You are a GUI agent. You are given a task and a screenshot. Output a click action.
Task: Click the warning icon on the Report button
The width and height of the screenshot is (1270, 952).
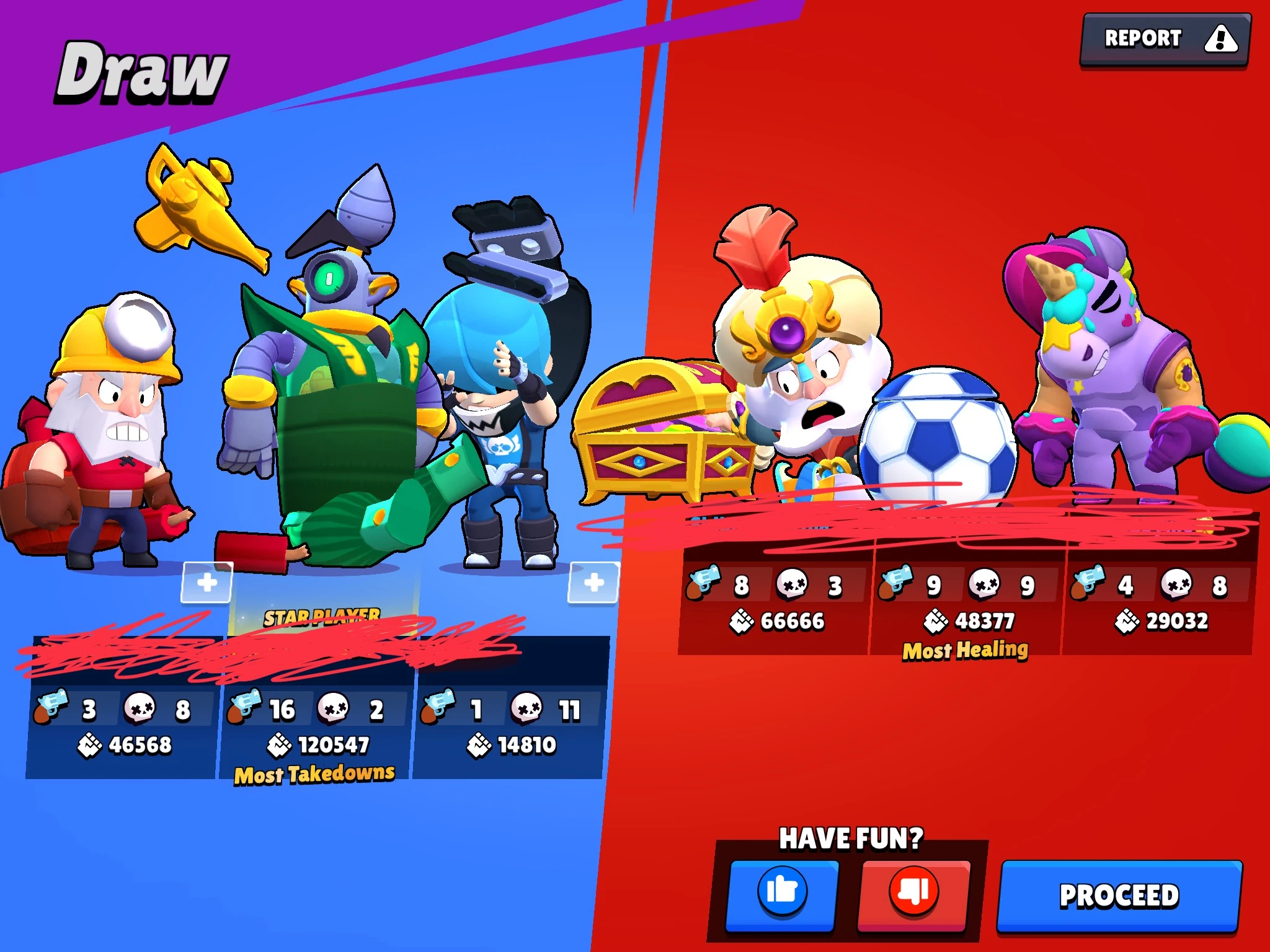(x=1220, y=40)
